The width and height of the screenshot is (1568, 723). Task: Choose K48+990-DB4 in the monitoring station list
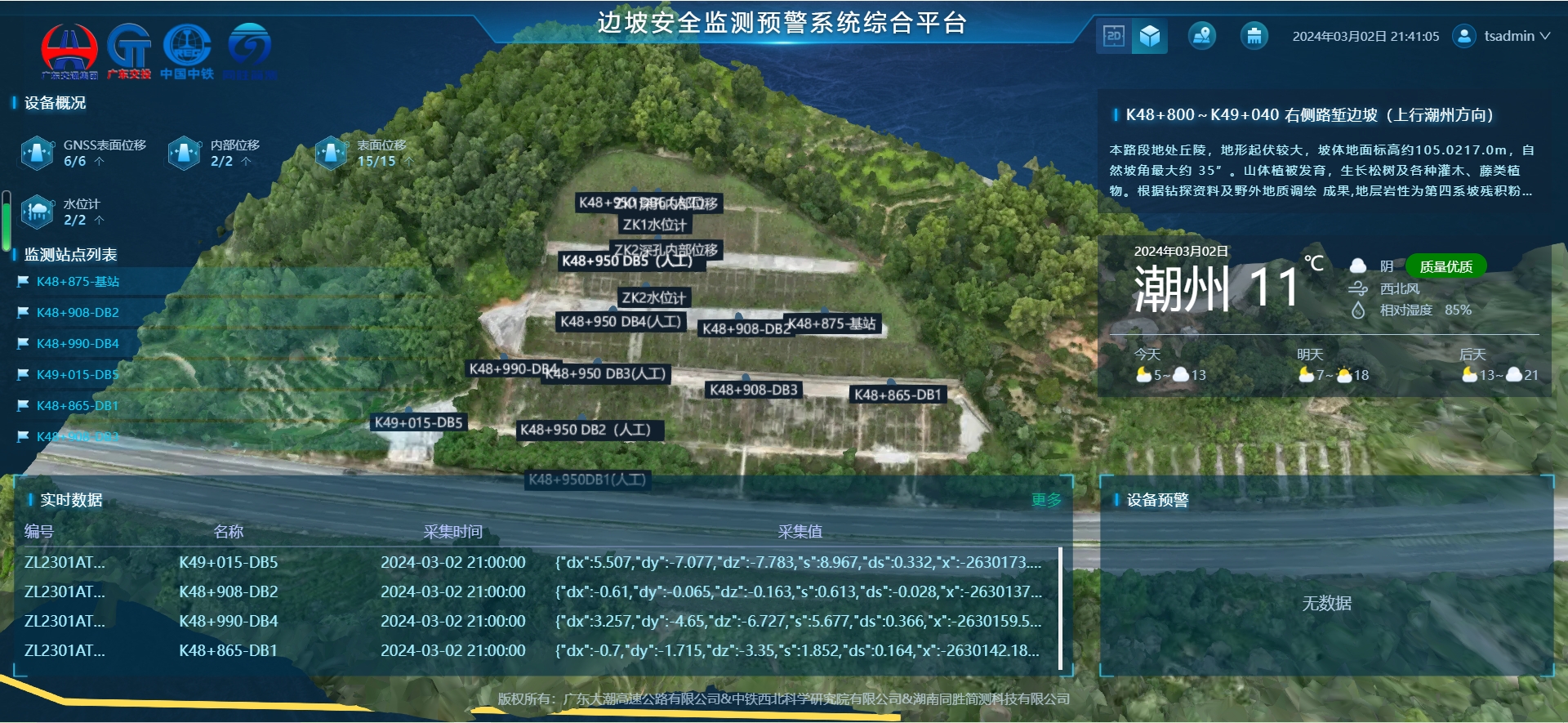point(78,344)
